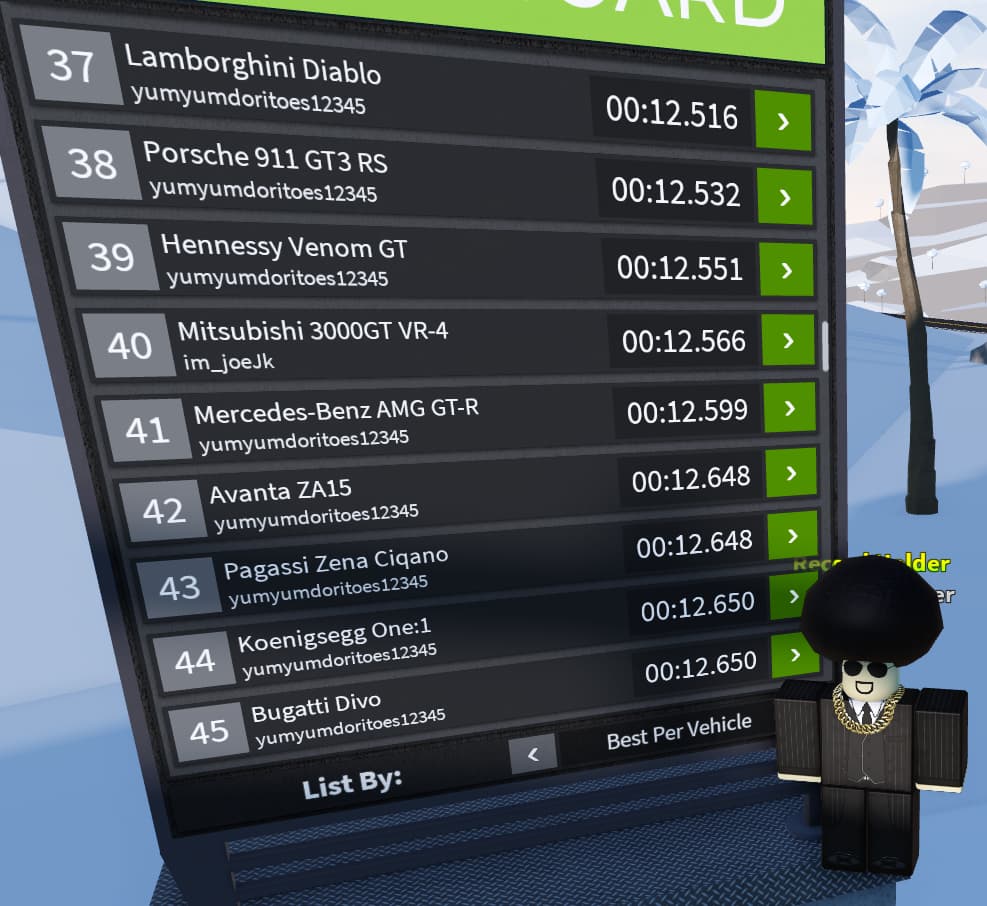Expand the Hennessy Venom GT entry arrow
The height and width of the screenshot is (906, 987).
click(x=787, y=270)
